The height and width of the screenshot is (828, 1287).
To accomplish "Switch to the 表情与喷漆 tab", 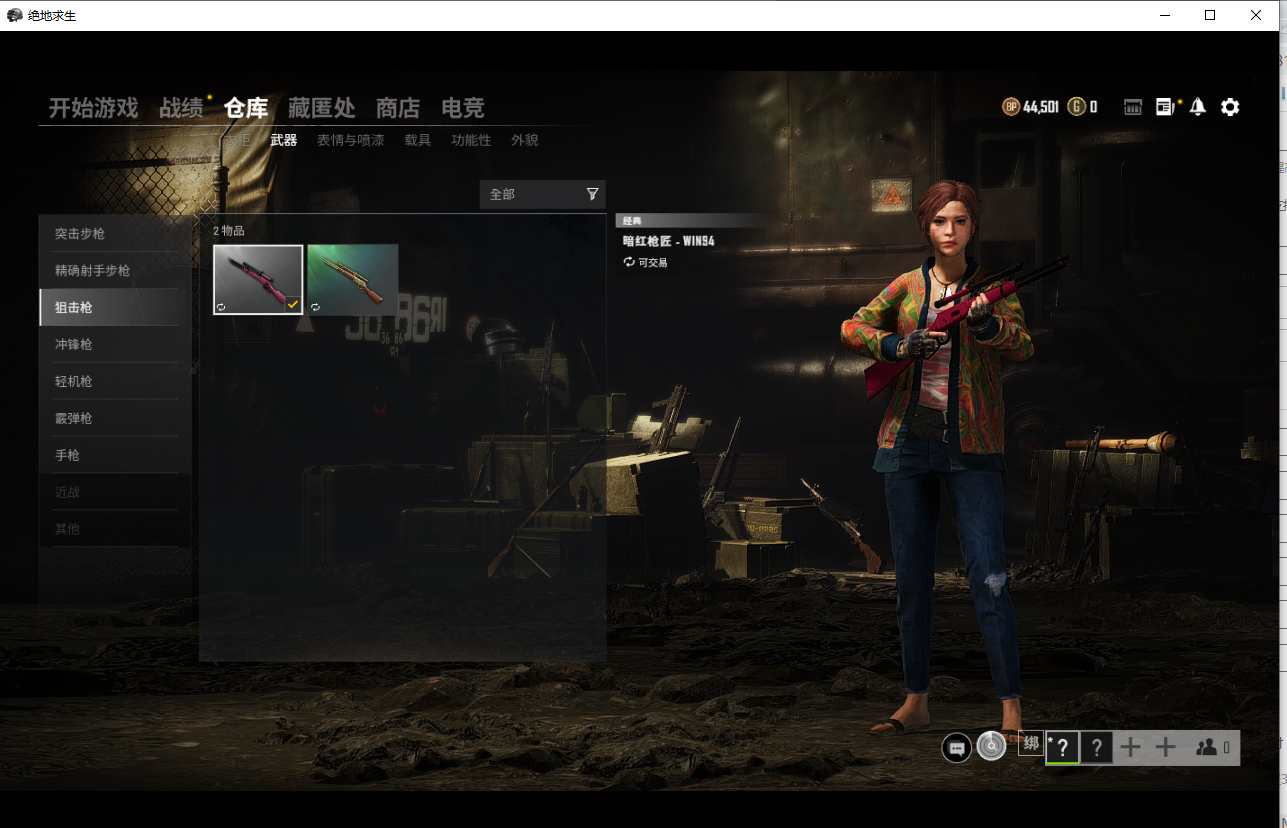I will (350, 140).
